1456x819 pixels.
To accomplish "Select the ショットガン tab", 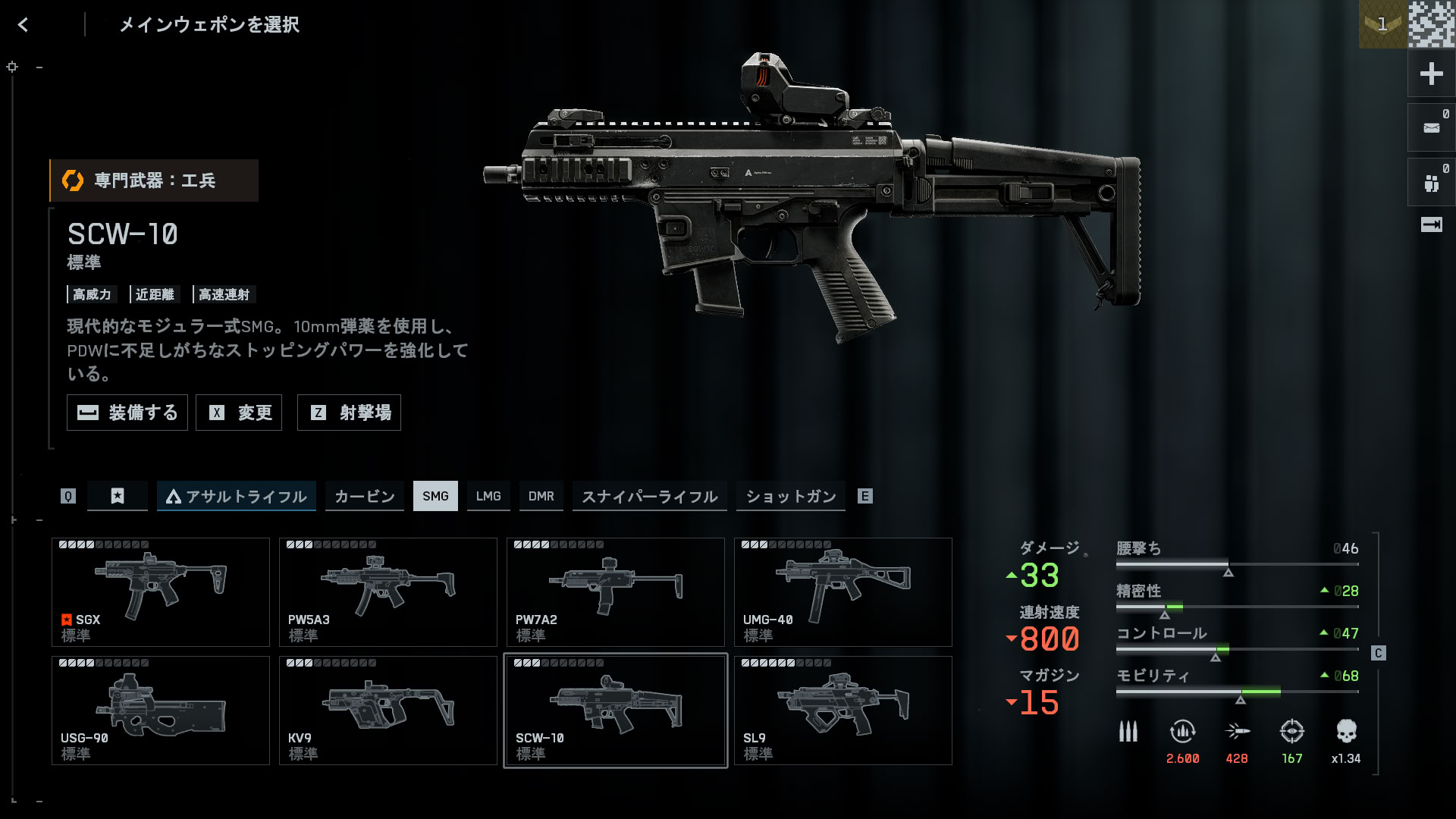I will point(790,496).
